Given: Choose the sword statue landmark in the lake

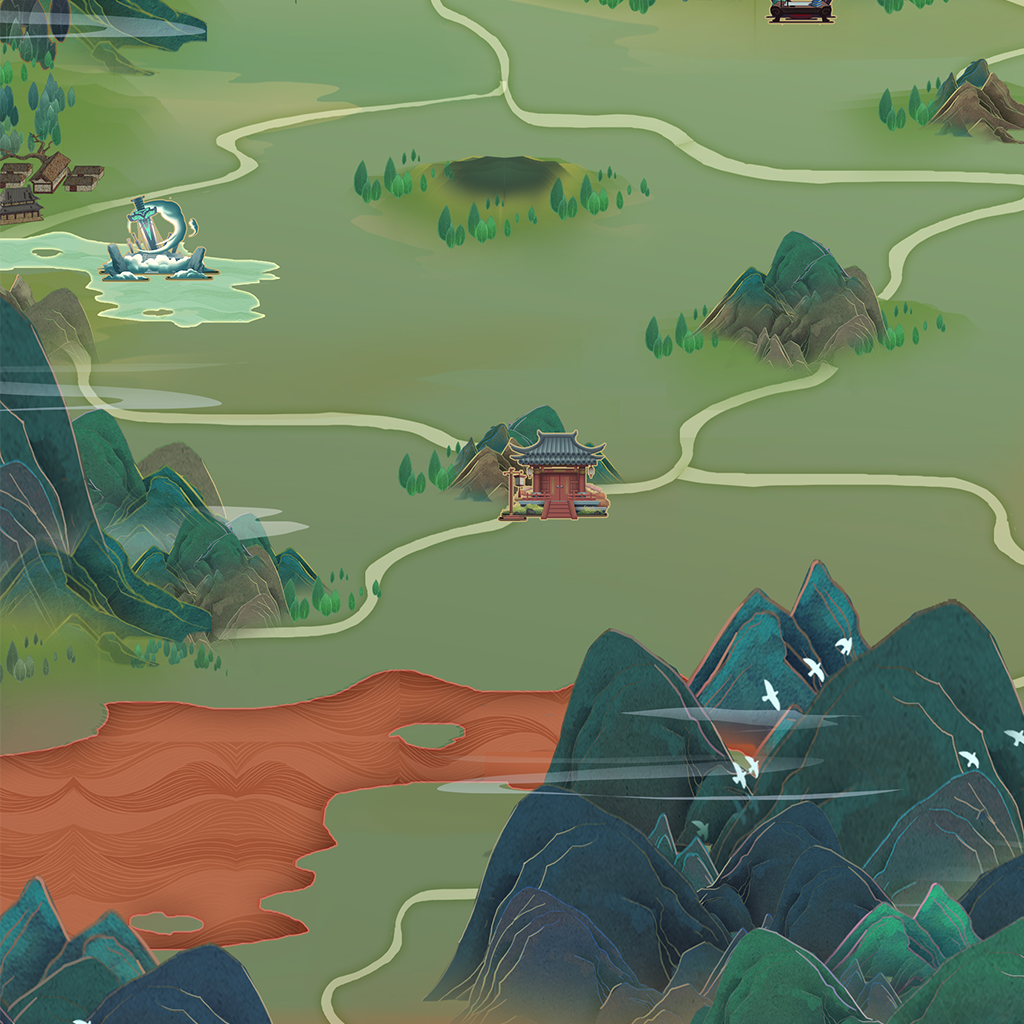Looking at the screenshot, I should coord(157,240).
